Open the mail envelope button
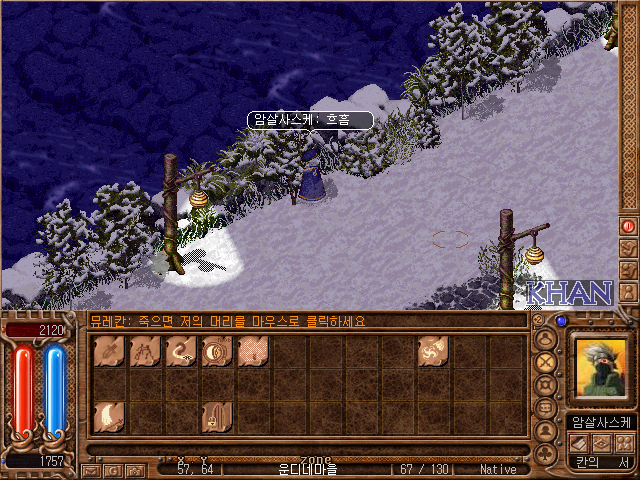The height and width of the screenshot is (480, 640). (91, 469)
